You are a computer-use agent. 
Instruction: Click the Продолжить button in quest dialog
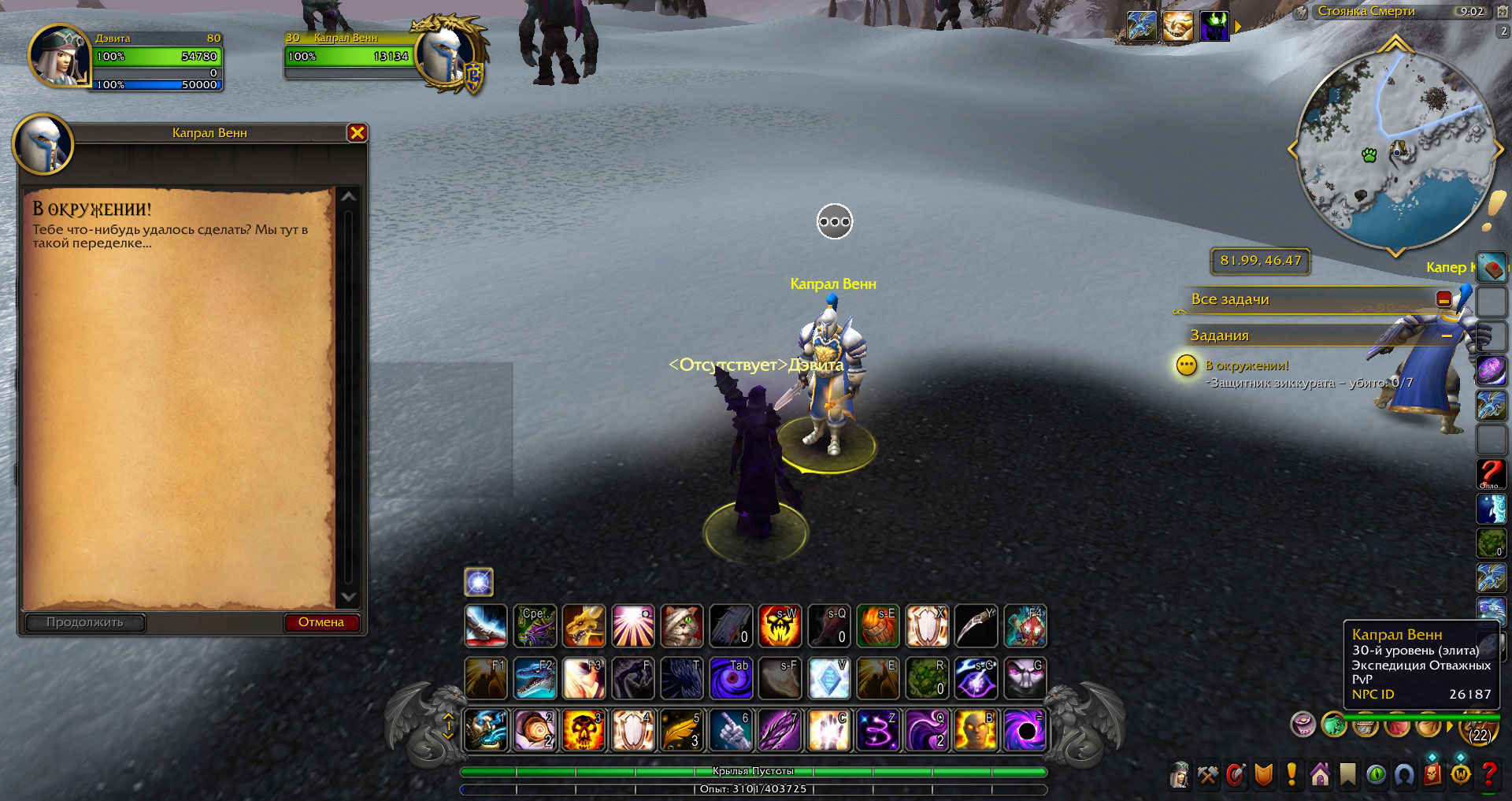pyautogui.click(x=85, y=622)
